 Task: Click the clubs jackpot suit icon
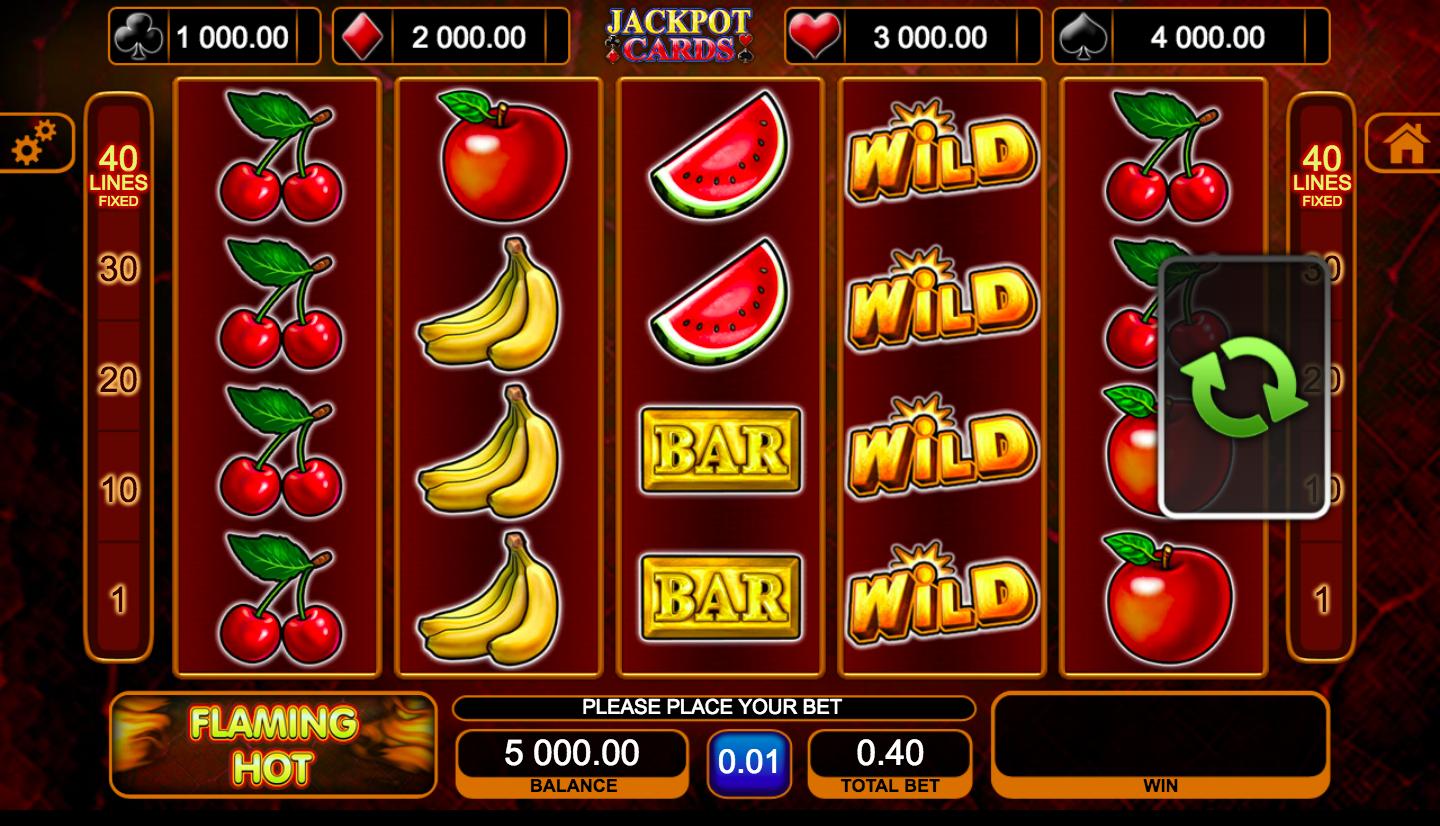pyautogui.click(x=139, y=34)
